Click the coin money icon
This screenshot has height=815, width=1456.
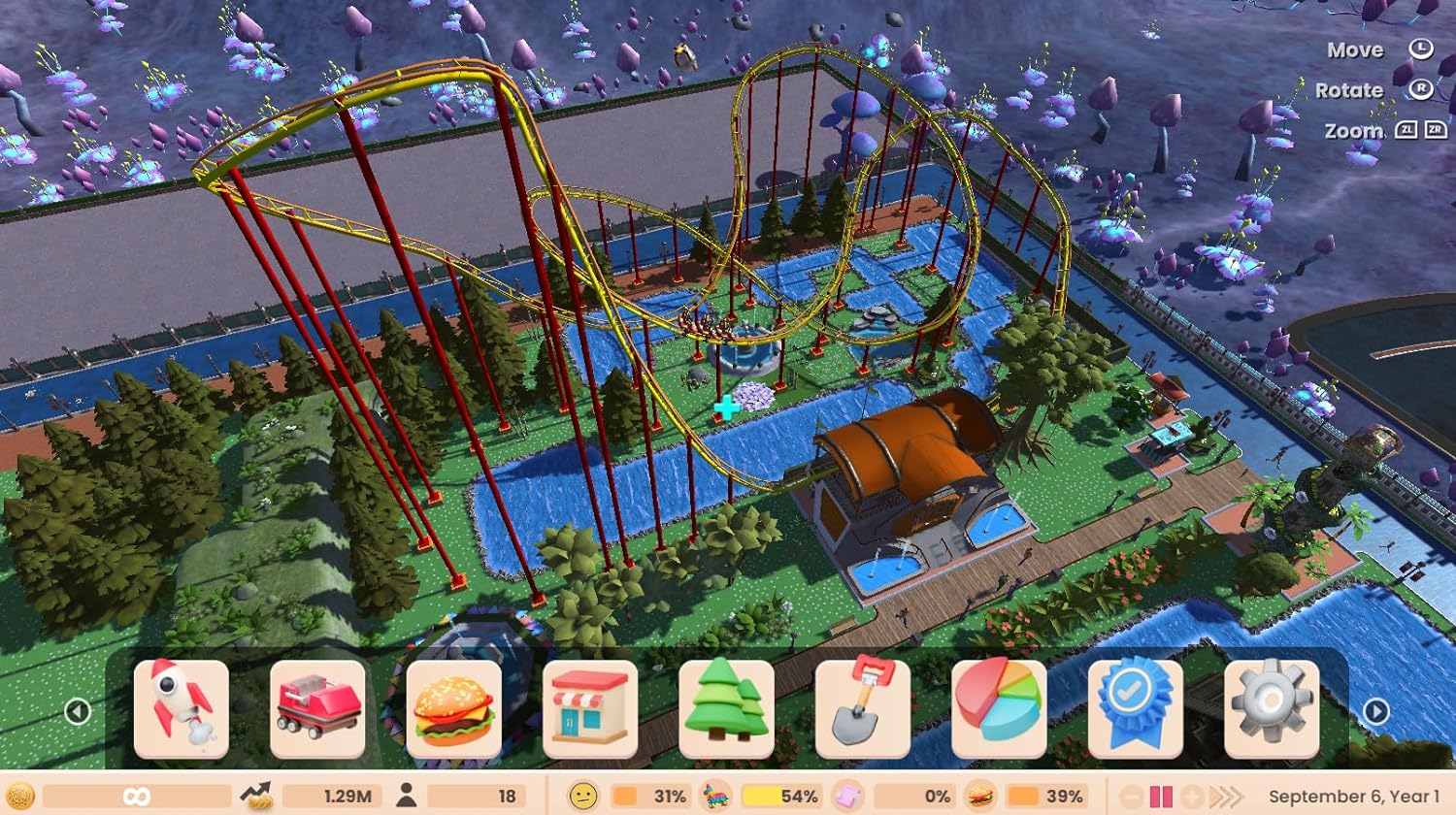click(x=20, y=795)
